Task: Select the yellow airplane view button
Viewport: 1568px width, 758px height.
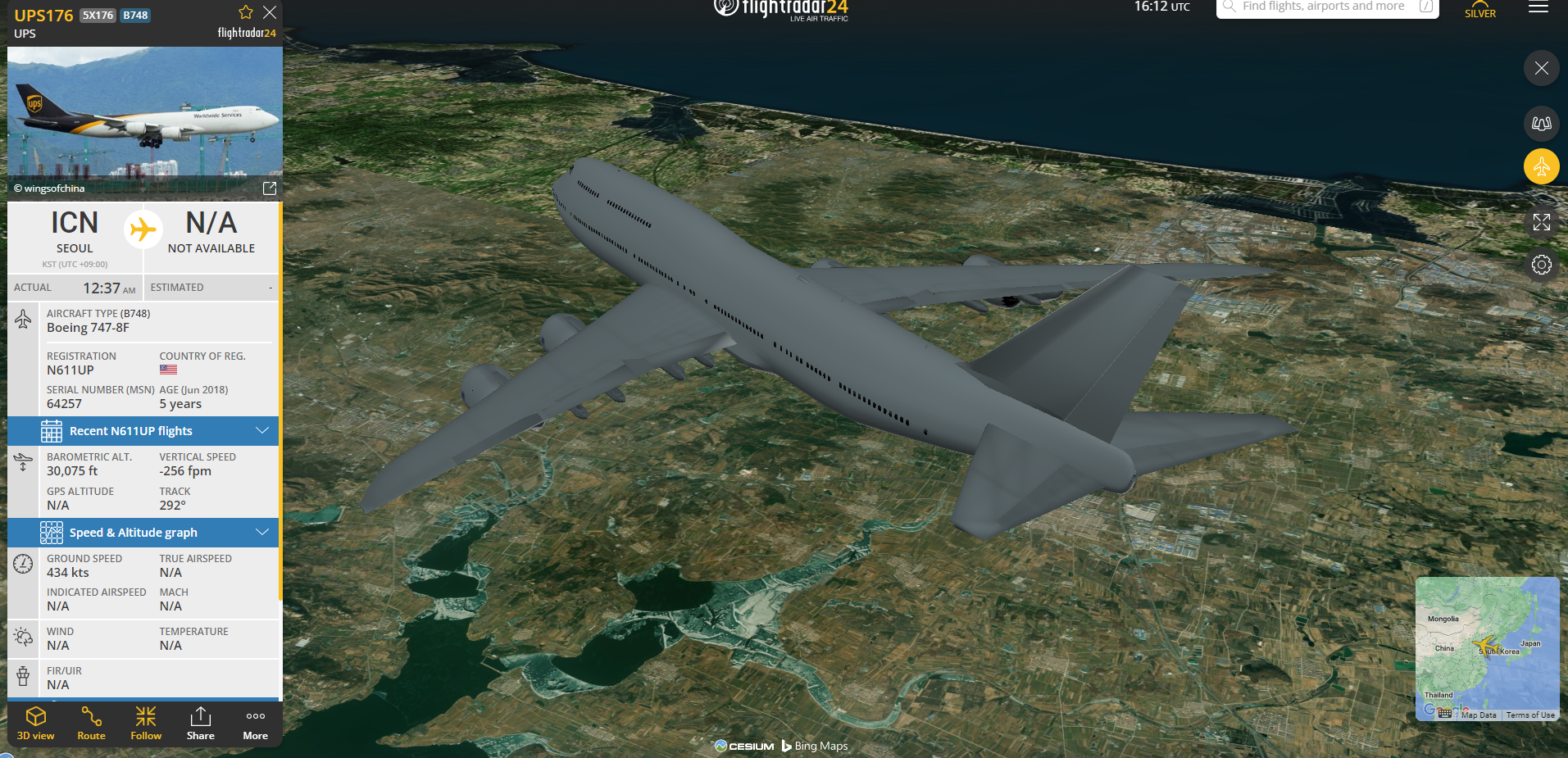Action: [1541, 167]
